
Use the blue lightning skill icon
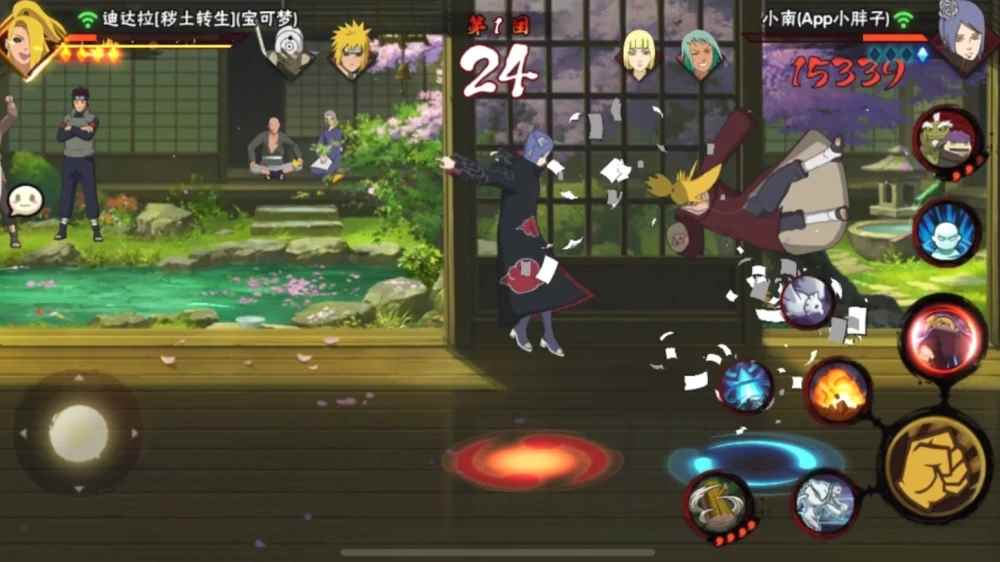(745, 386)
